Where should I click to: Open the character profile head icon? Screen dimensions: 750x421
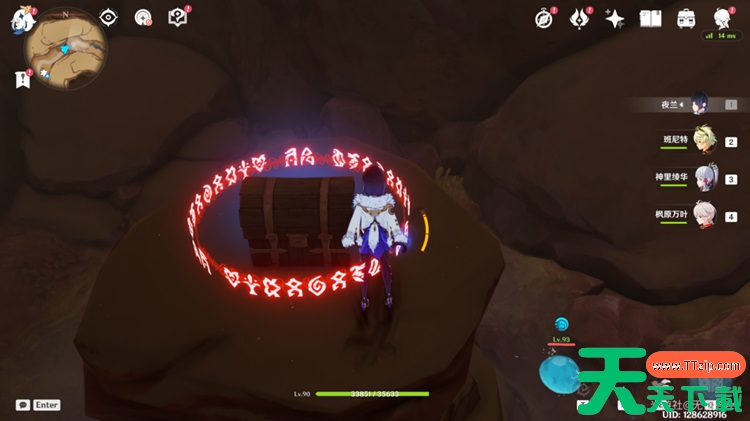[722, 18]
